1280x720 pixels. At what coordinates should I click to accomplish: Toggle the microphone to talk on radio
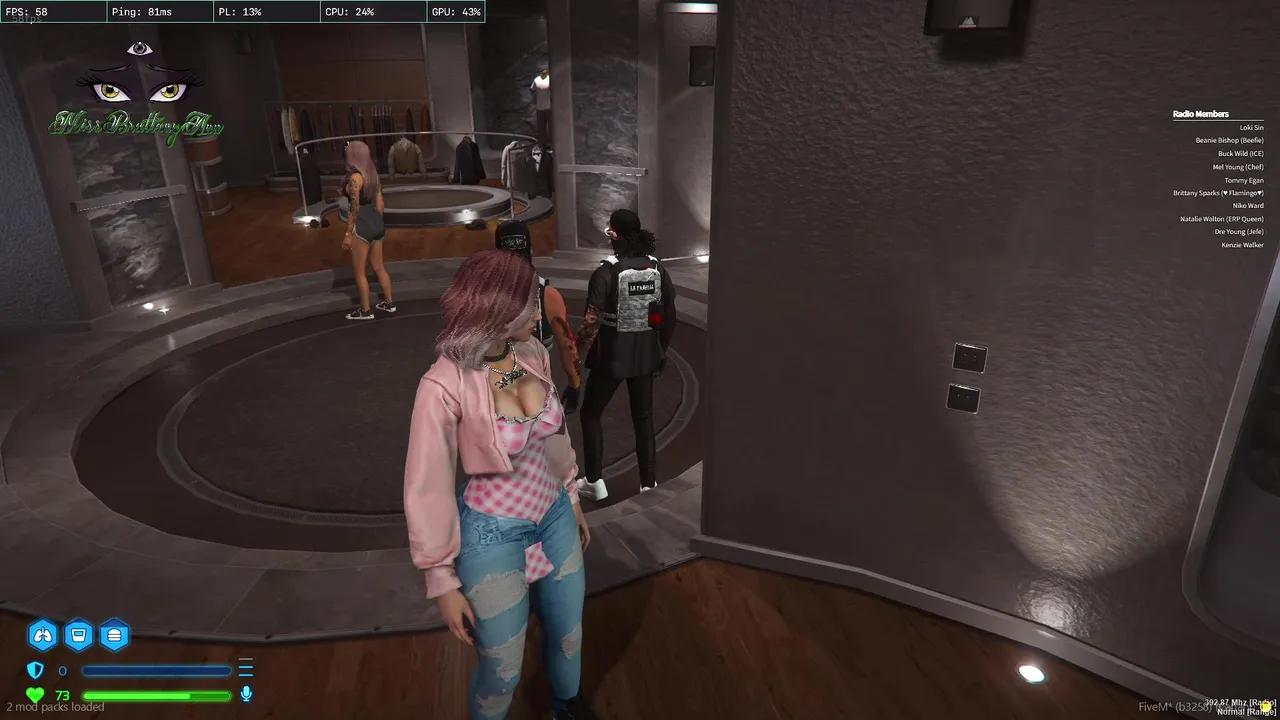pyautogui.click(x=246, y=694)
